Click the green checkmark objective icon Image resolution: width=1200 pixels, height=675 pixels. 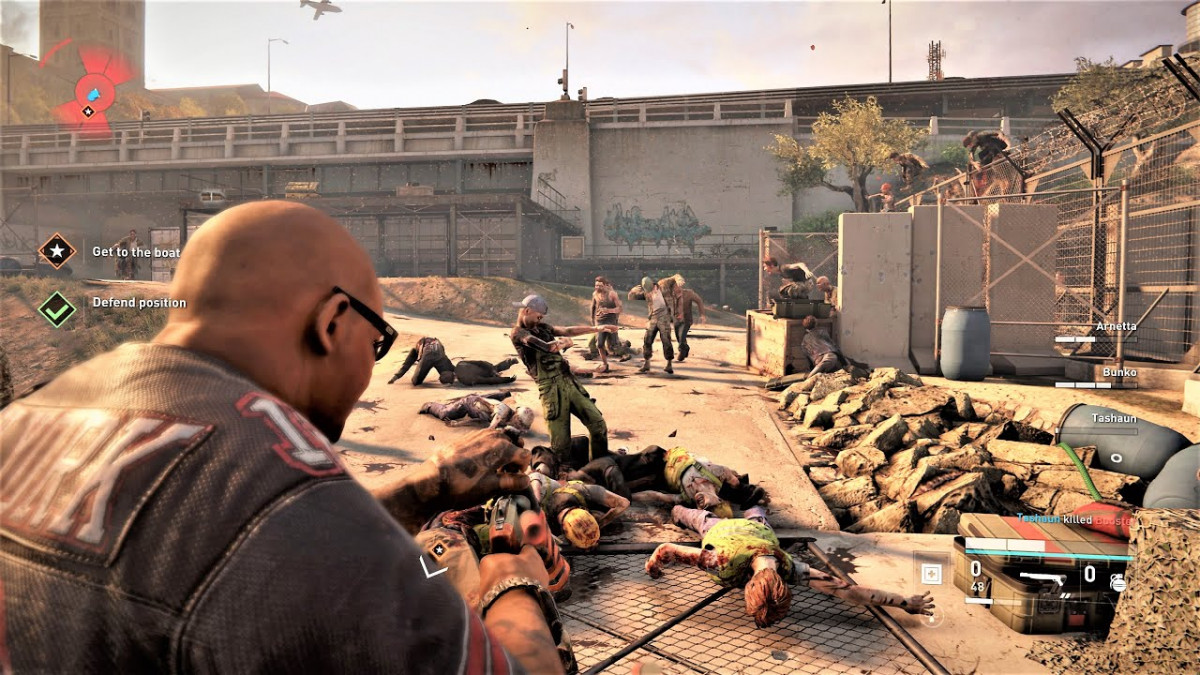pos(57,309)
